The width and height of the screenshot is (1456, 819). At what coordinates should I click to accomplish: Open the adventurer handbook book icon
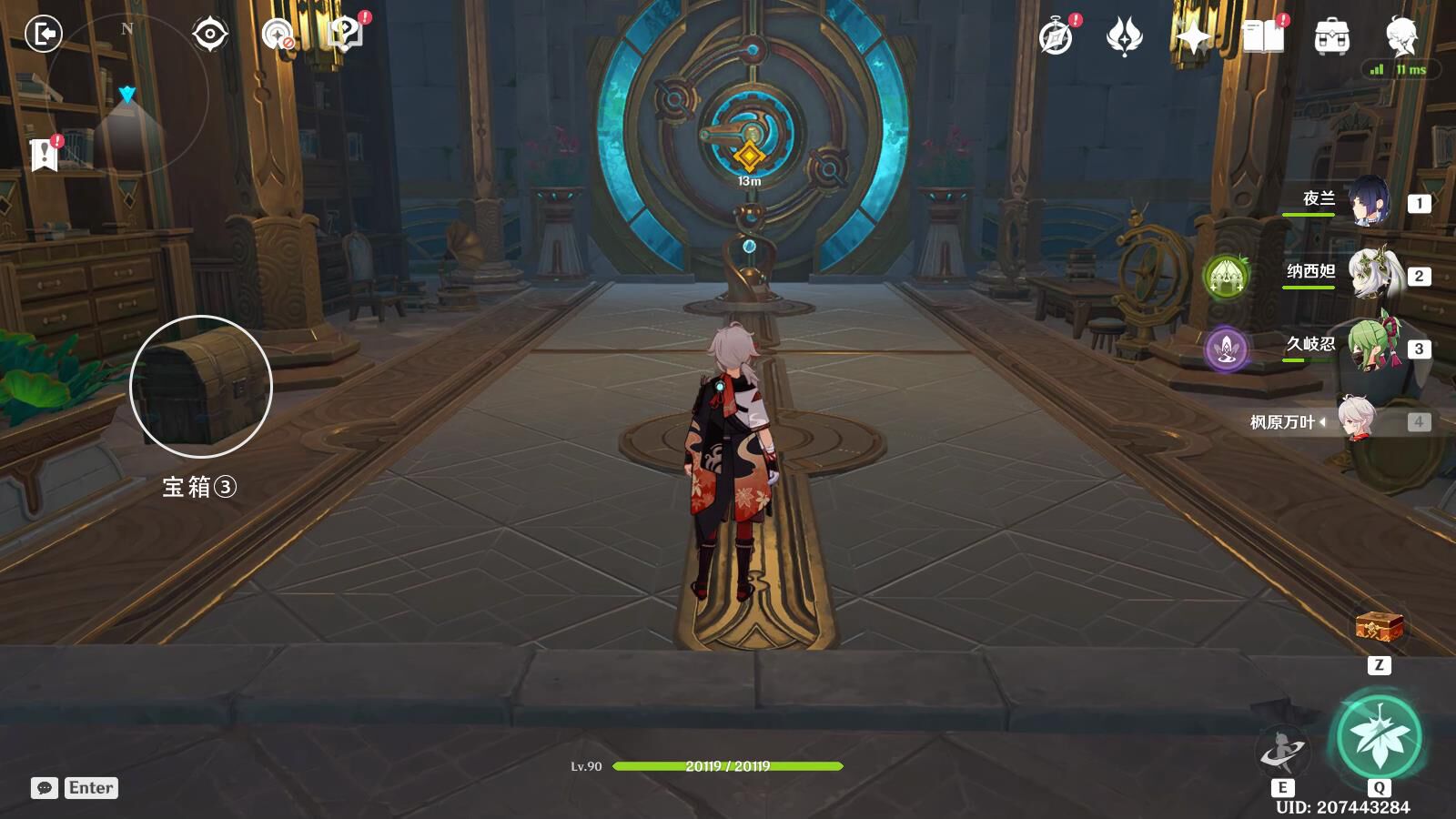tap(1263, 37)
